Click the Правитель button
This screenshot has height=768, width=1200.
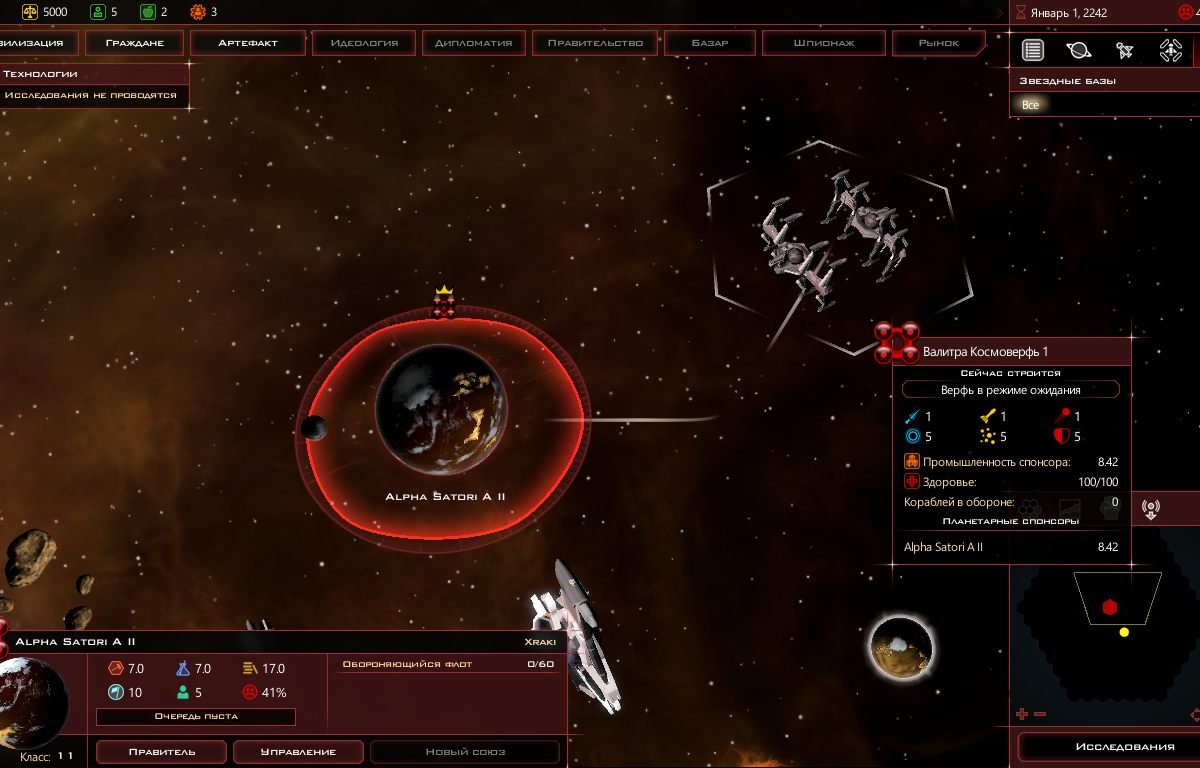point(160,752)
